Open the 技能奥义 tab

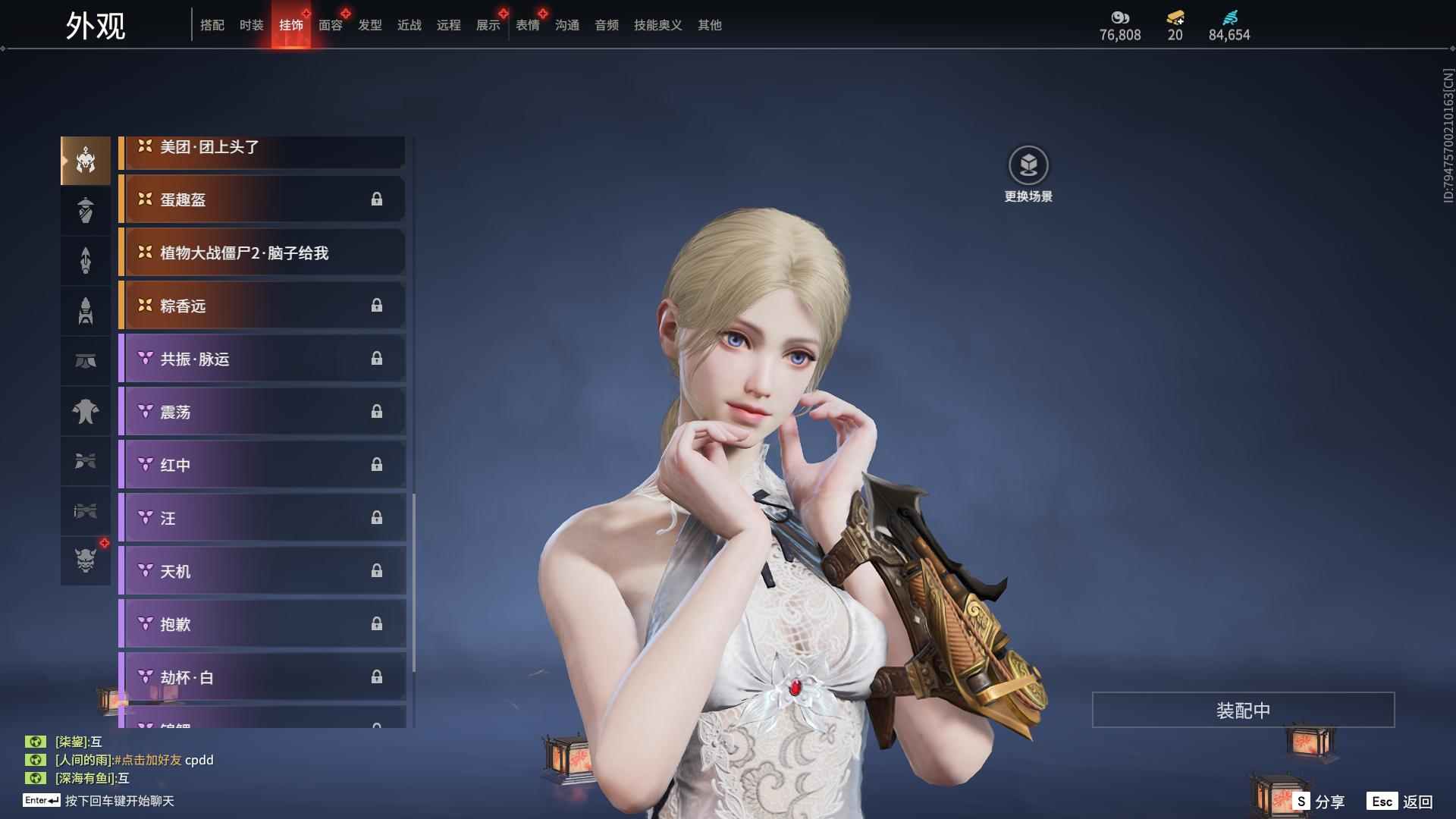click(658, 25)
